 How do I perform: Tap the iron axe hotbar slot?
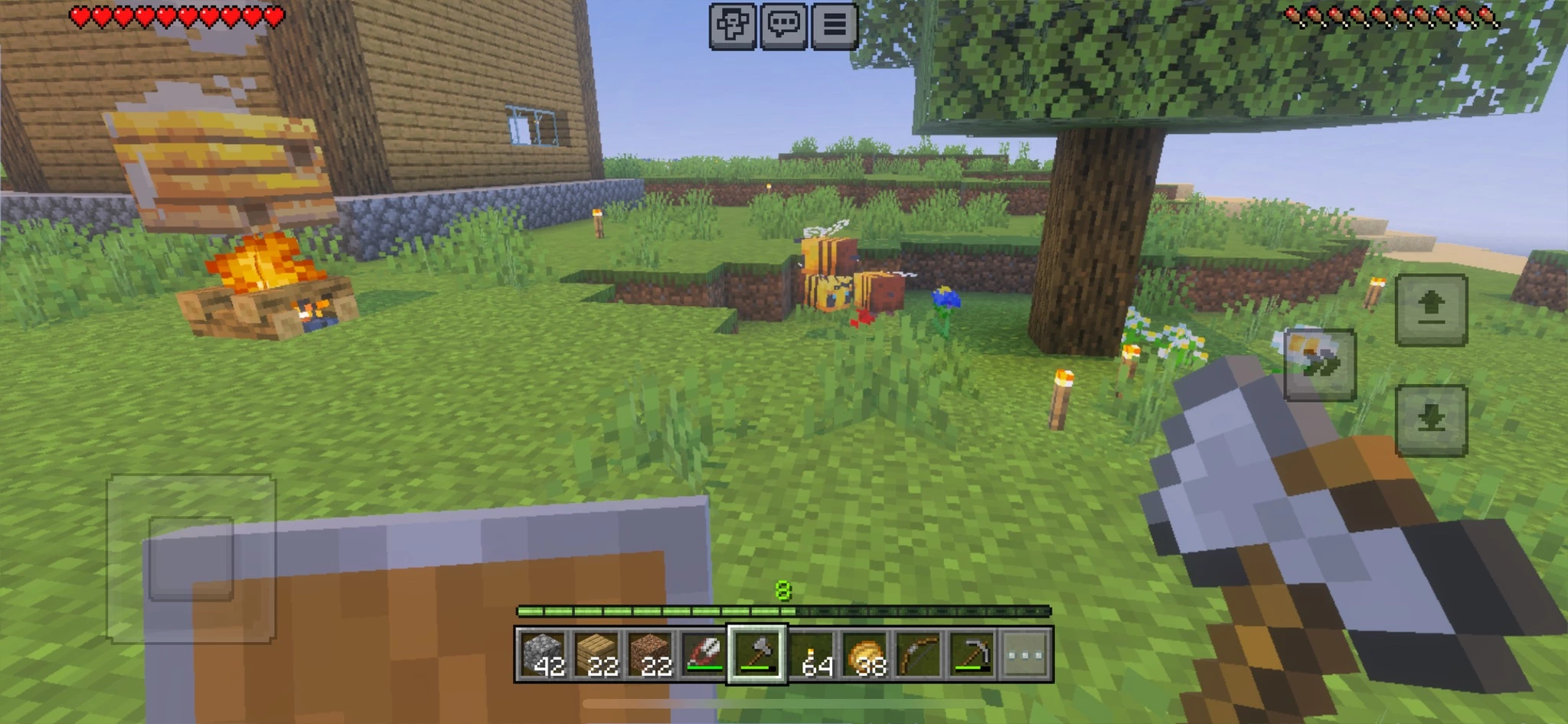(x=757, y=655)
